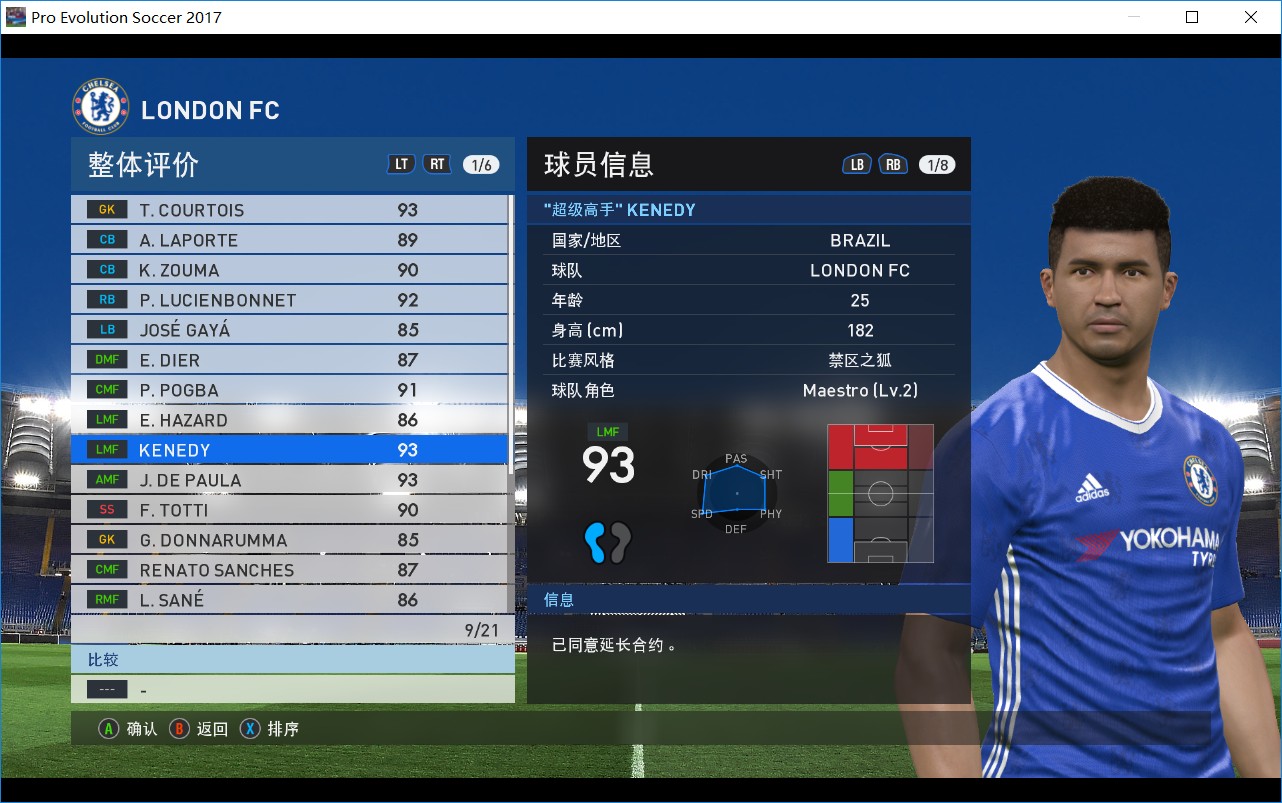
Task: Click the RT shoulder button icon
Action: click(437, 163)
